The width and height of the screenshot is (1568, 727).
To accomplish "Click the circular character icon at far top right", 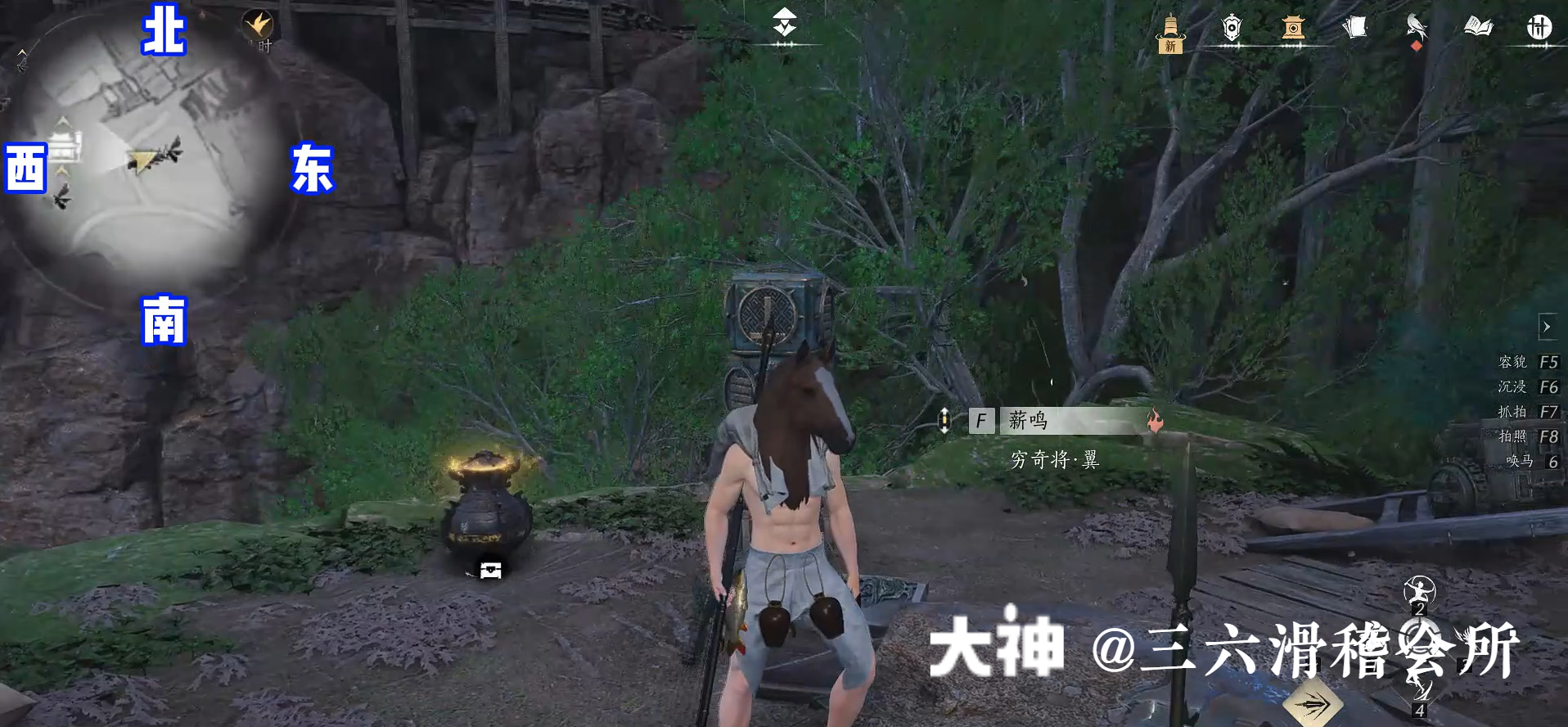I will [x=1540, y=27].
